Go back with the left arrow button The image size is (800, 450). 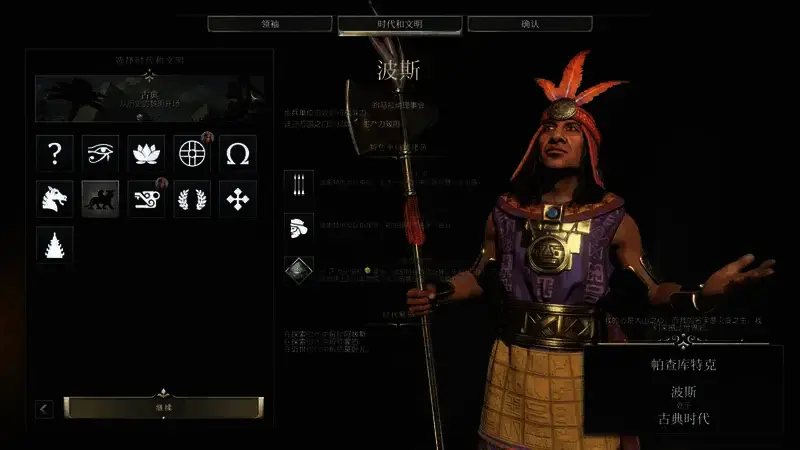(44, 408)
